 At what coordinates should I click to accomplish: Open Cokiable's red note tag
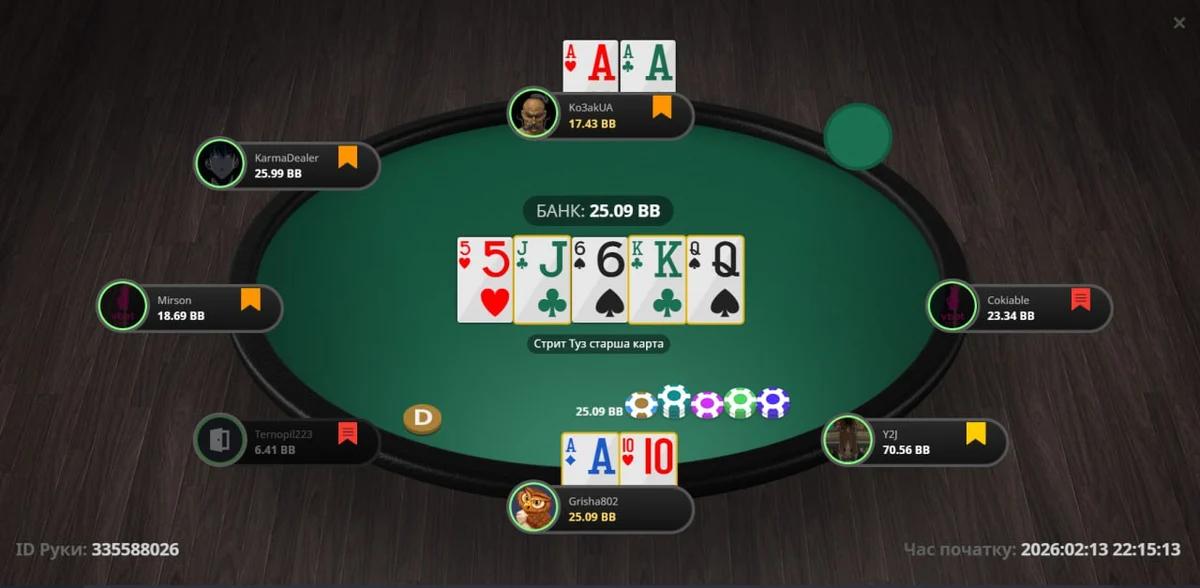pos(1080,299)
